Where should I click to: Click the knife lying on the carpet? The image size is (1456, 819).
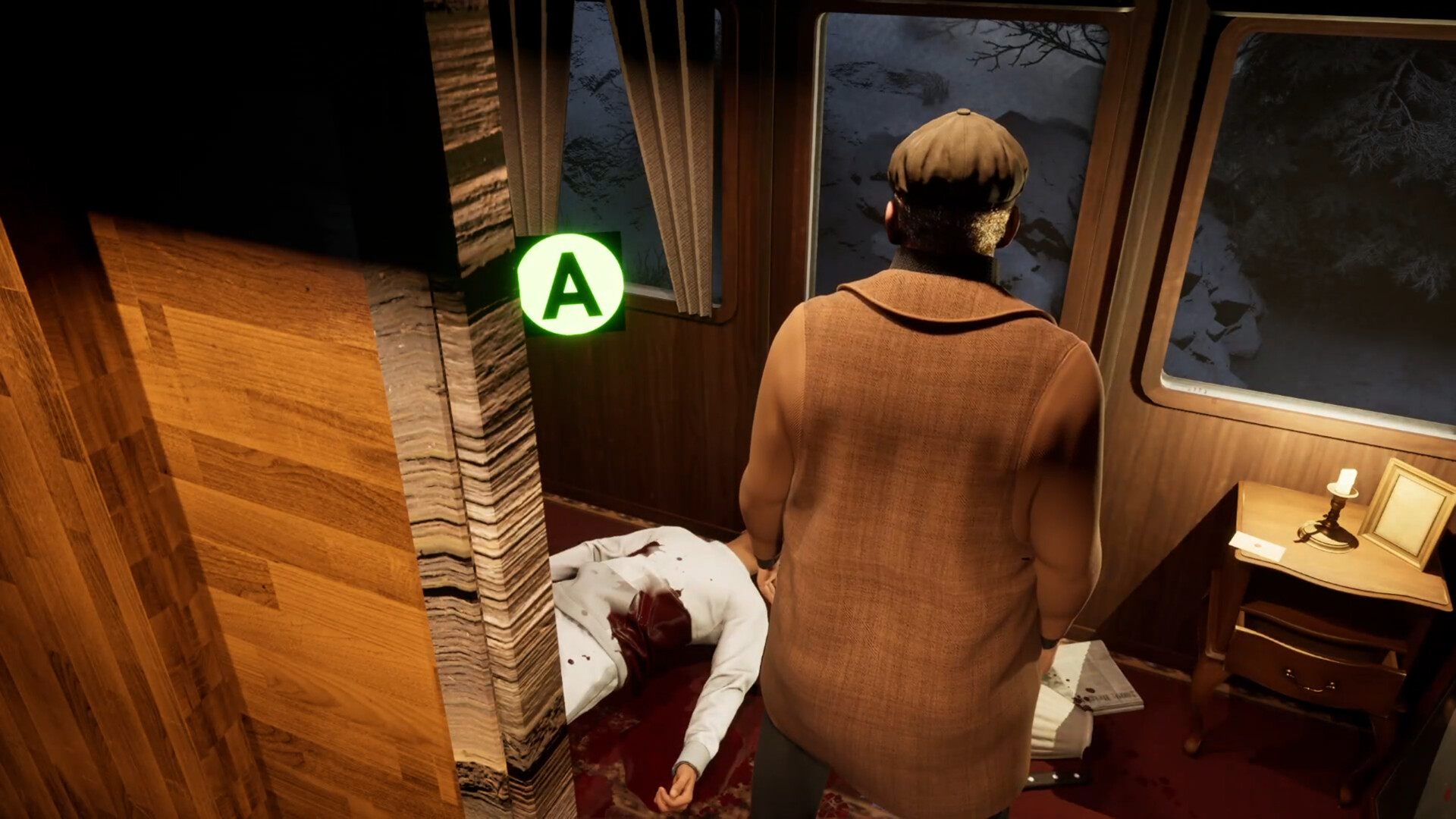click(1054, 777)
